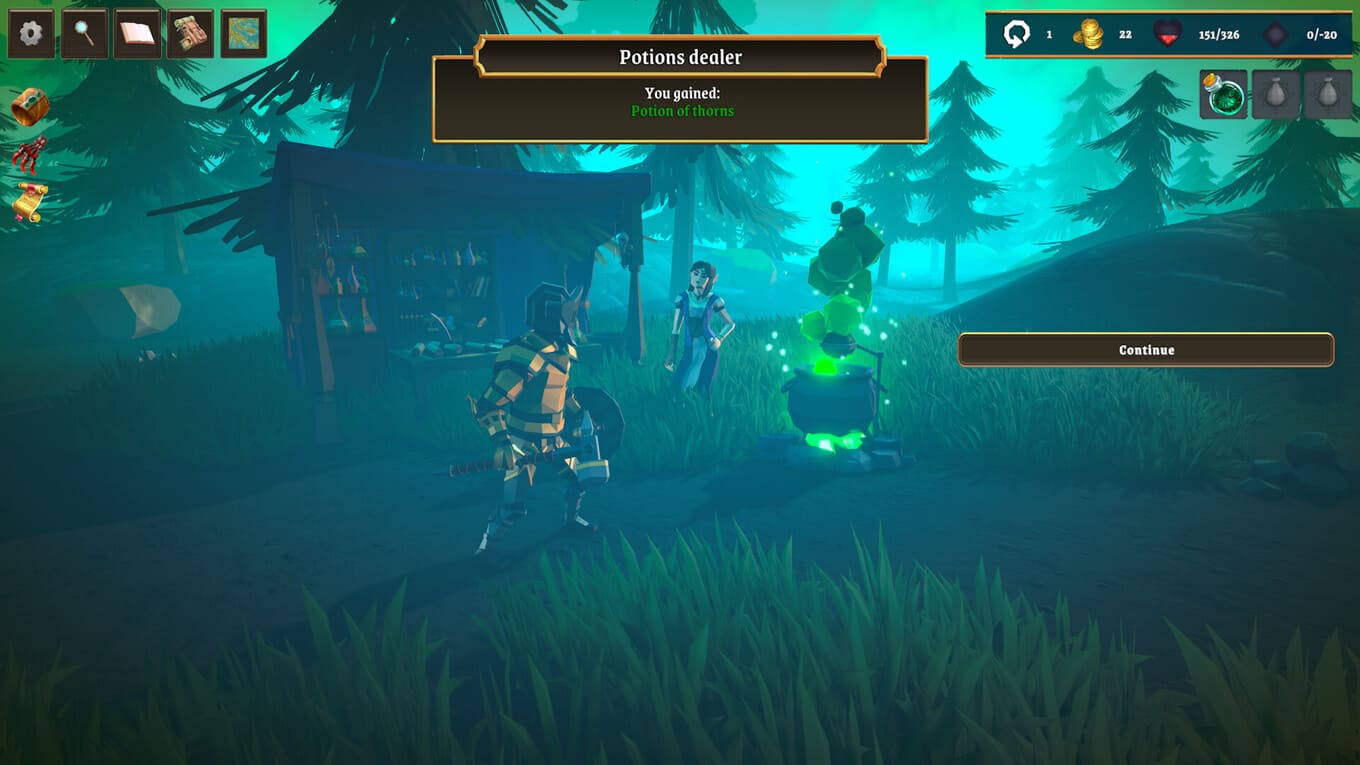Viewport: 1360px width, 765px height.
Task: Click the magnifying glass inspect button
Action: pyautogui.click(x=84, y=34)
